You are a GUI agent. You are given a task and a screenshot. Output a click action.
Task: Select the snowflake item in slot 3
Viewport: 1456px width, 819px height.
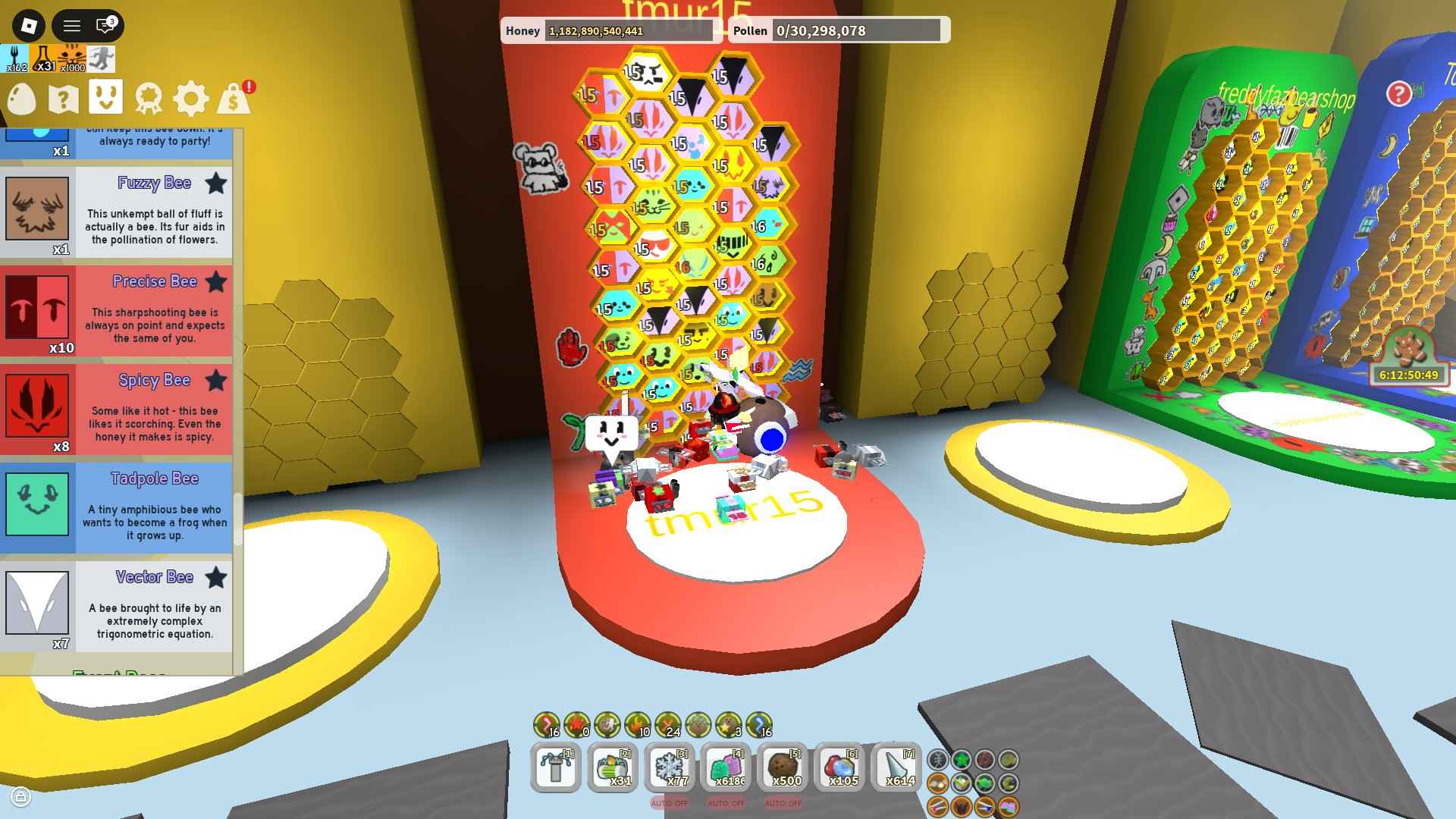[x=672, y=767]
